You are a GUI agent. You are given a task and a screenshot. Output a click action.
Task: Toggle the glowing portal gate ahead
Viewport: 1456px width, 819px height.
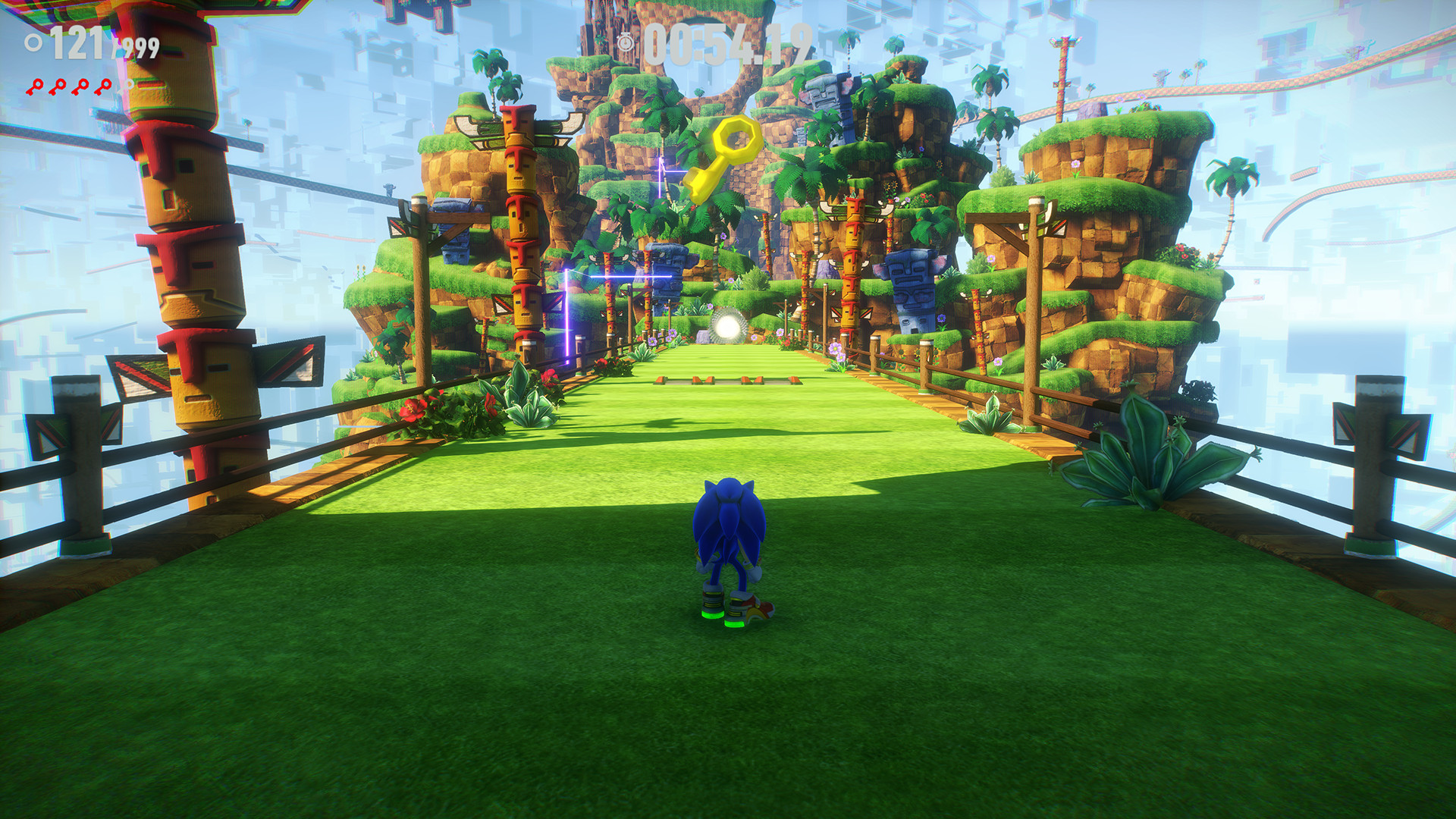tap(730, 328)
